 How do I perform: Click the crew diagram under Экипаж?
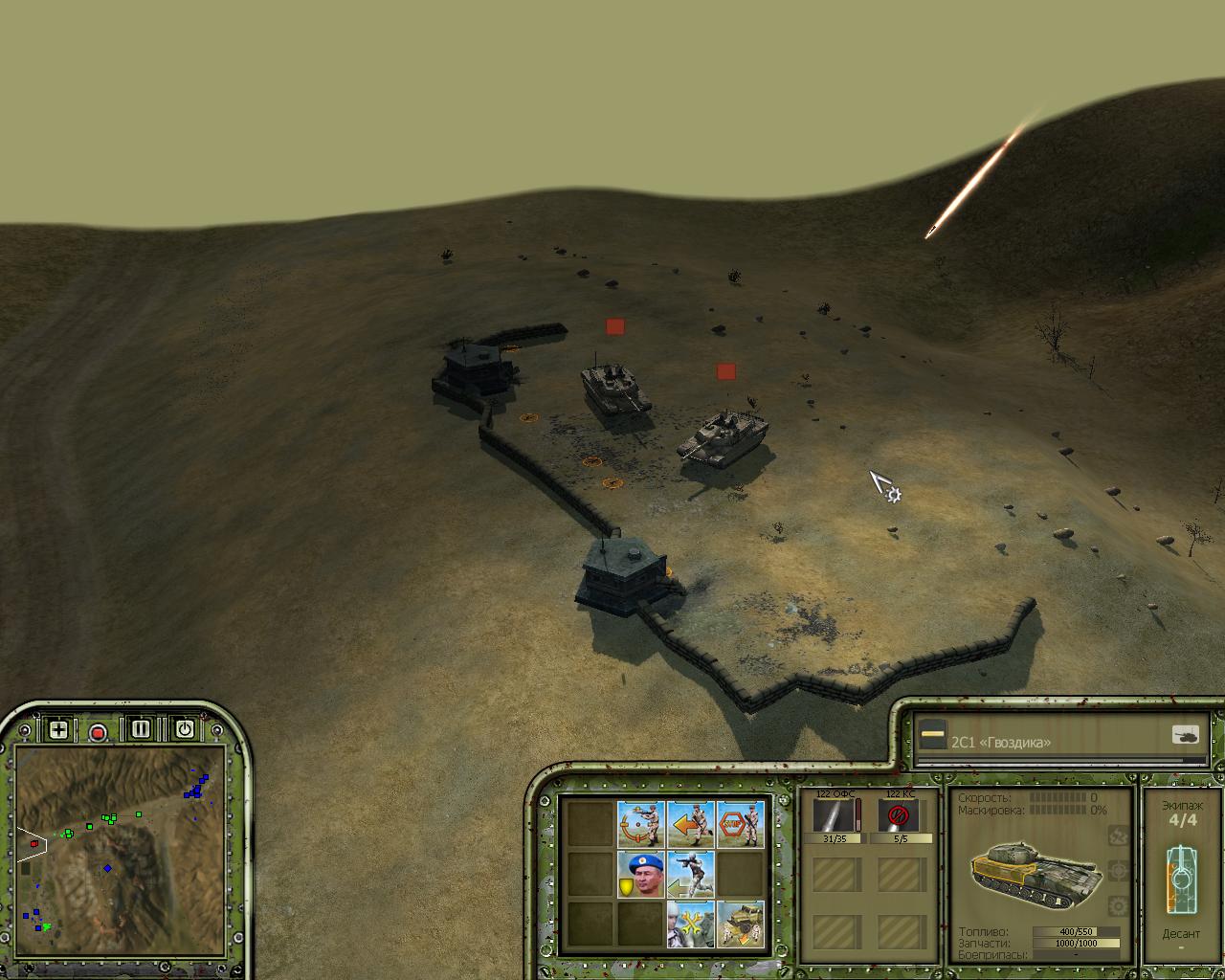pyautogui.click(x=1181, y=879)
